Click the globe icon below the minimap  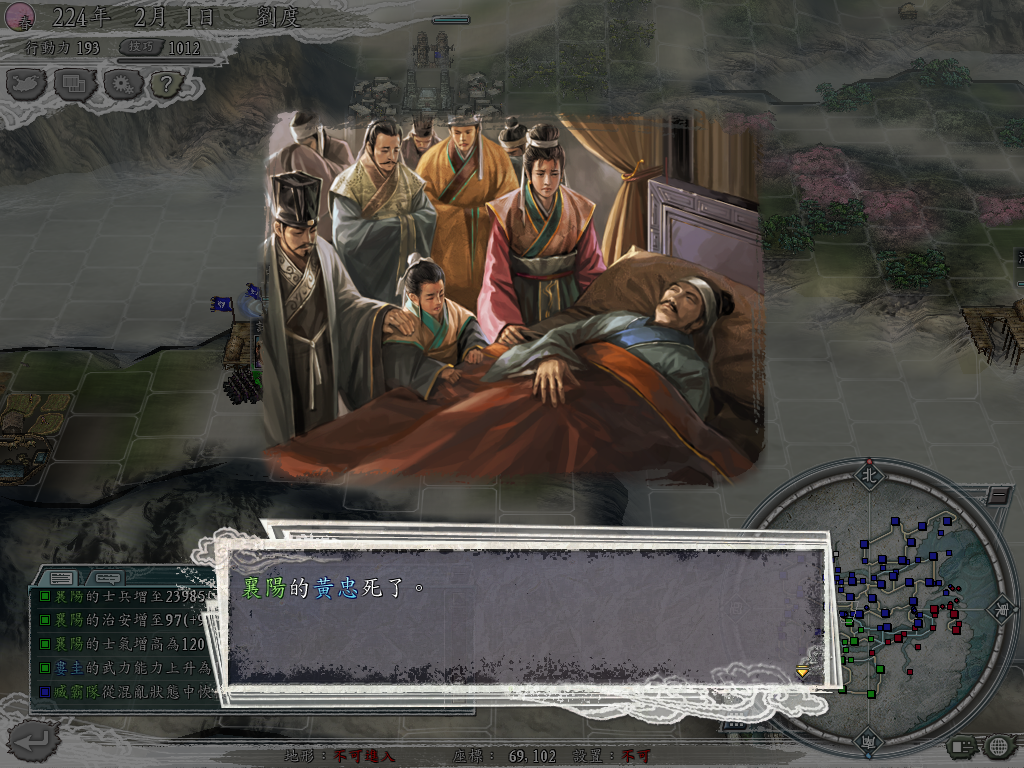(997, 745)
